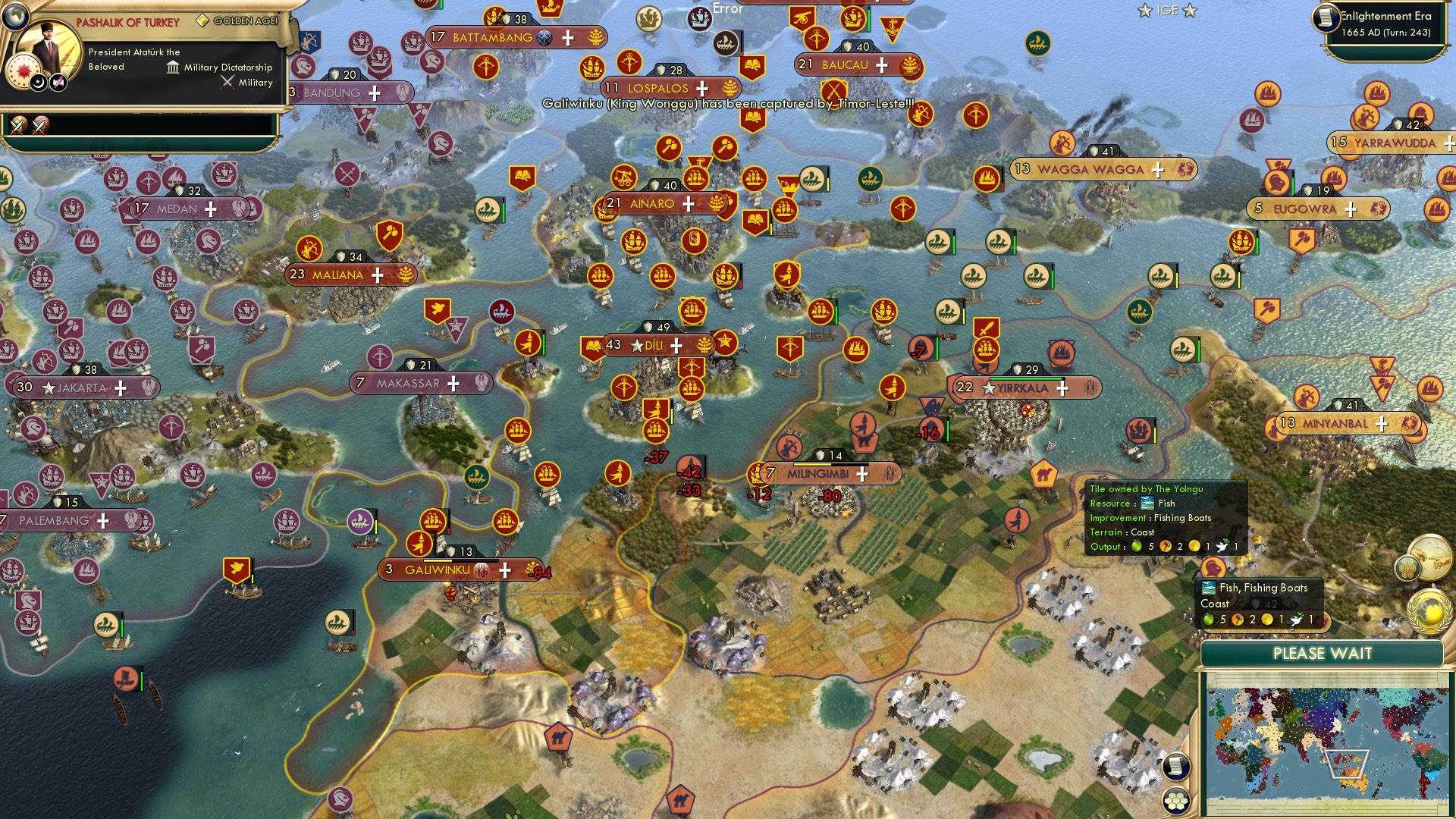Expand the Milingimbi city banner plus icon
The height and width of the screenshot is (819, 1456).
[x=861, y=474]
